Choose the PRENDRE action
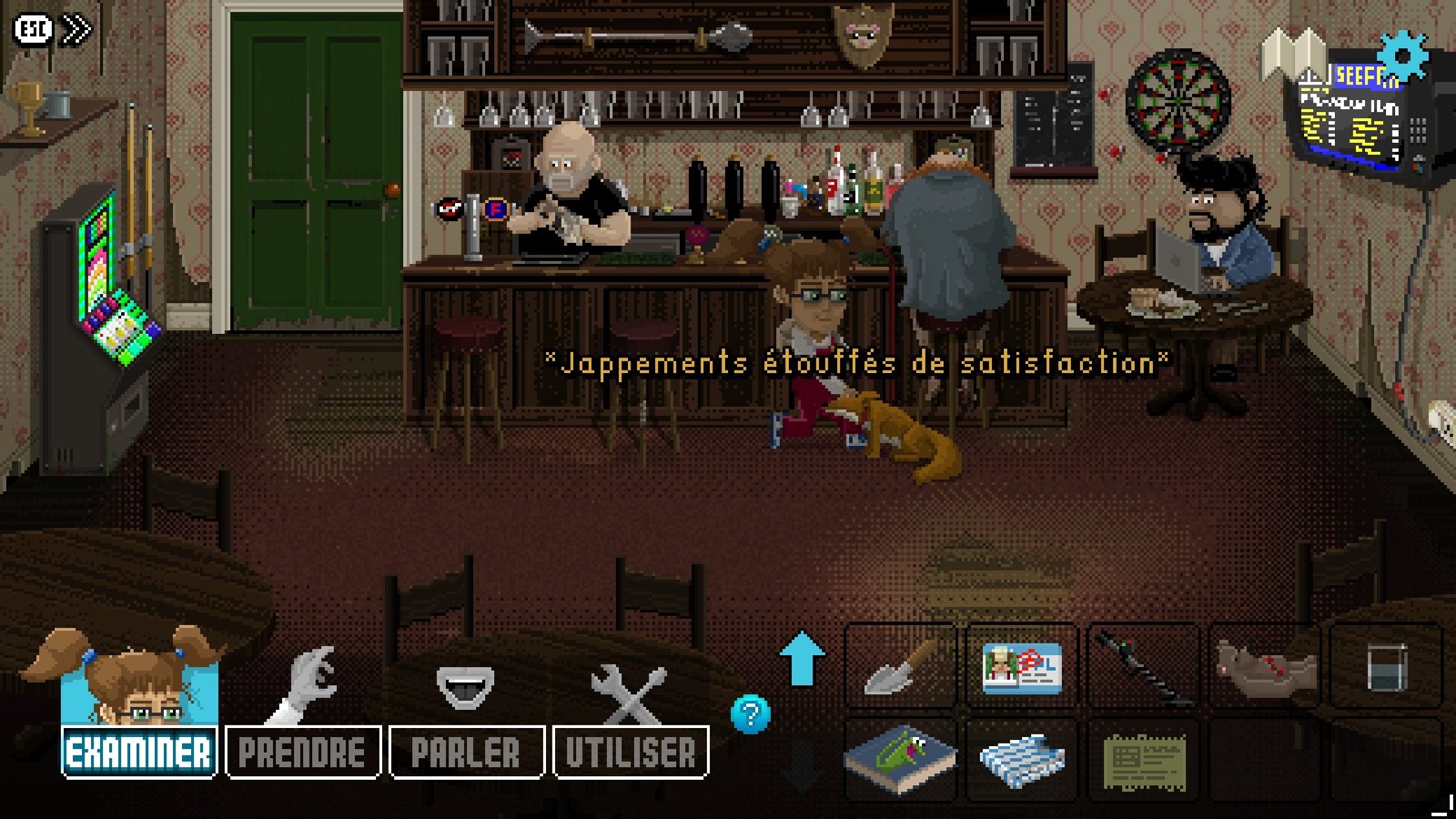 pos(302,753)
